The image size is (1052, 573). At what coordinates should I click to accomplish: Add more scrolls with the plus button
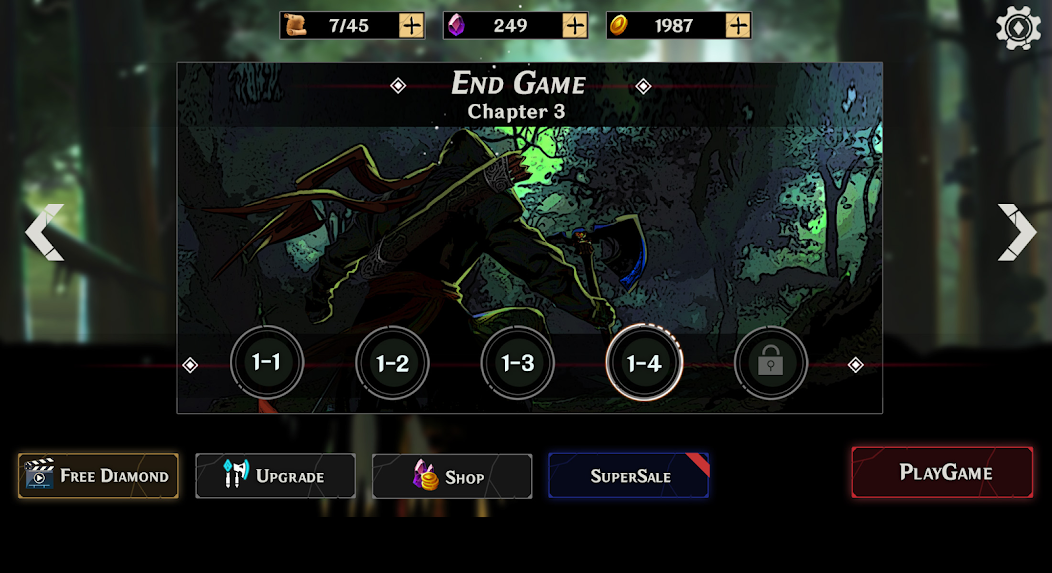(411, 25)
